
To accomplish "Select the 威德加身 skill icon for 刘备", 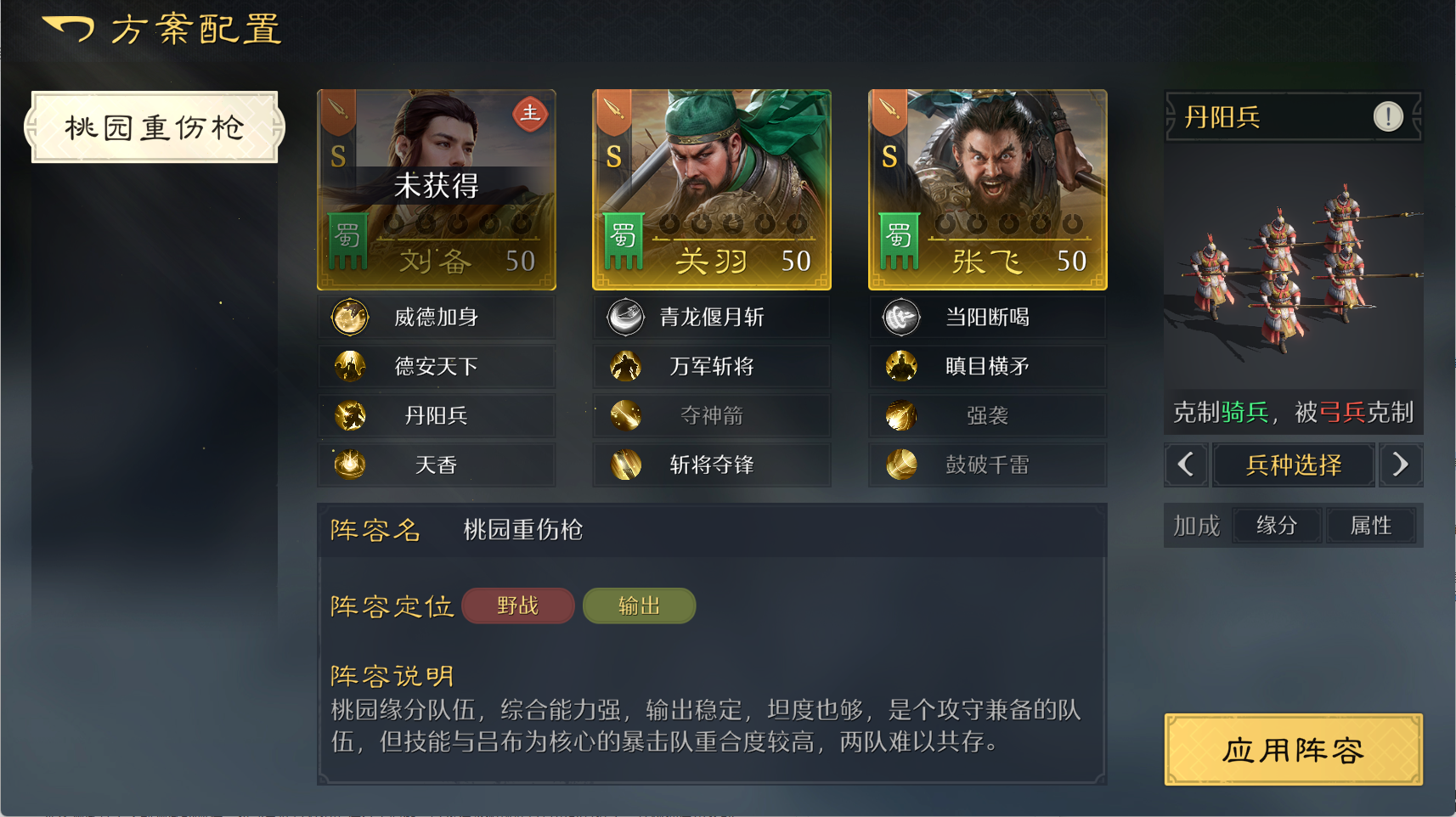I will point(348,316).
